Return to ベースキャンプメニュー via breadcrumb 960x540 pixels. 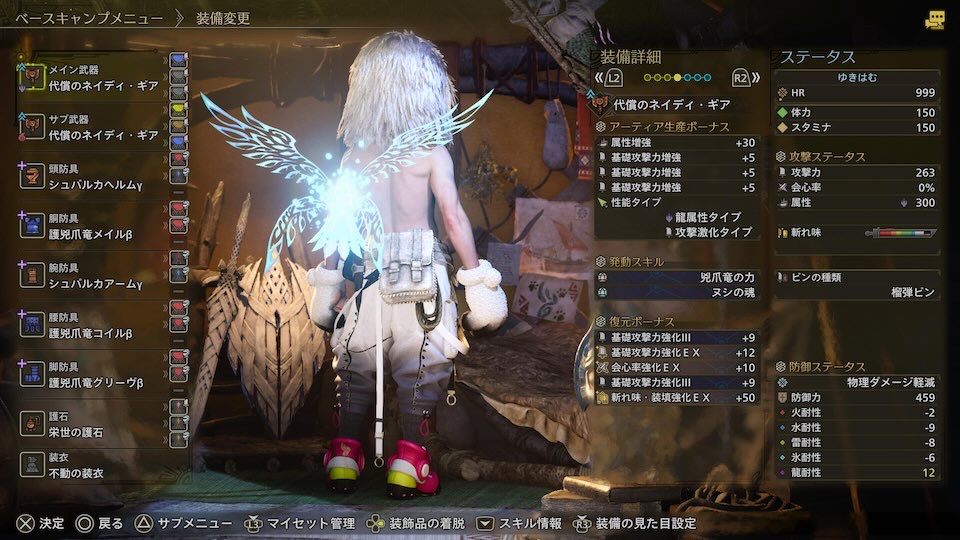88,18
